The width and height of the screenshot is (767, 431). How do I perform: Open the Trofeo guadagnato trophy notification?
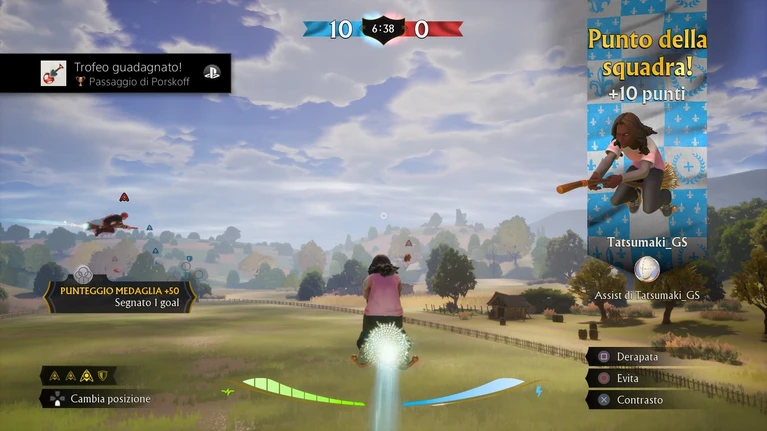click(x=115, y=73)
